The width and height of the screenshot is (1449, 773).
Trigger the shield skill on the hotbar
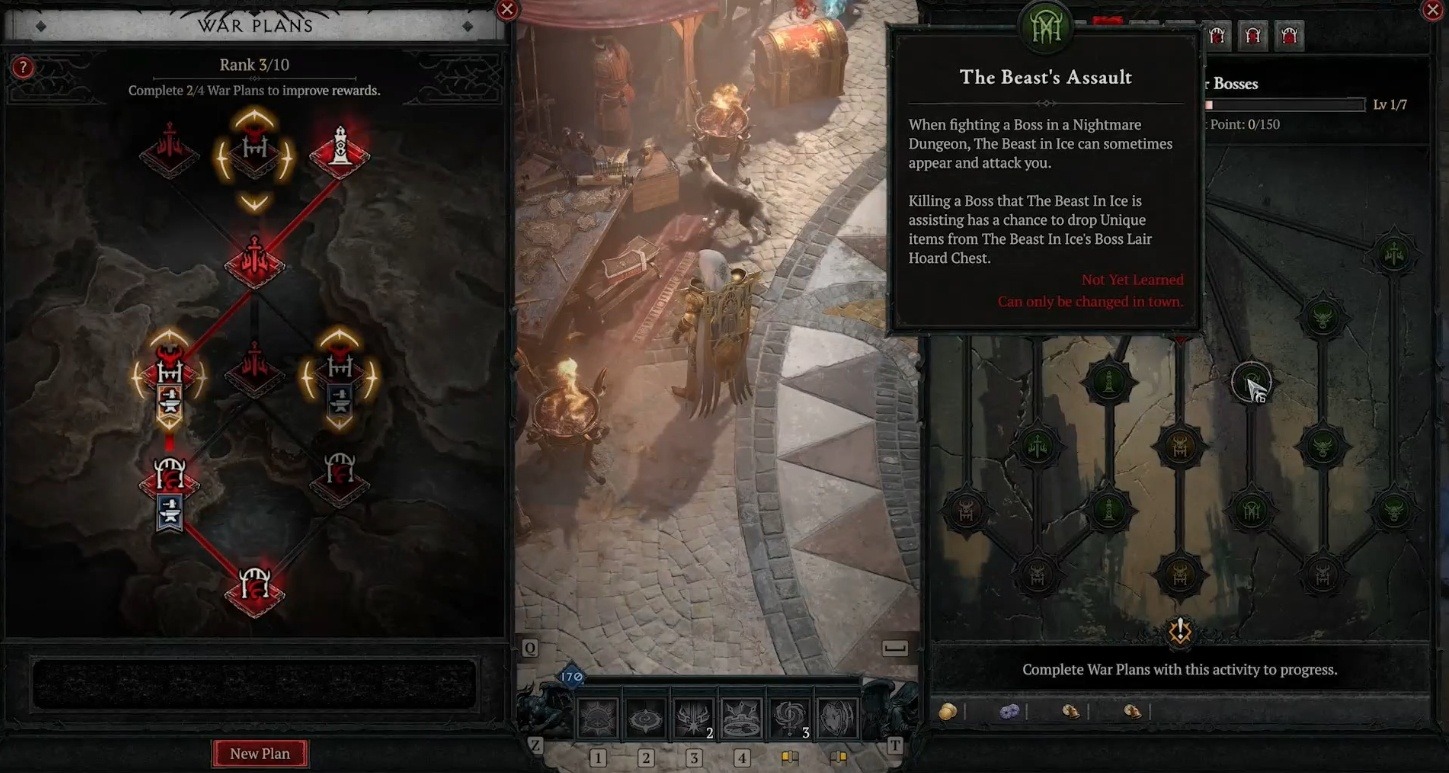[837, 718]
